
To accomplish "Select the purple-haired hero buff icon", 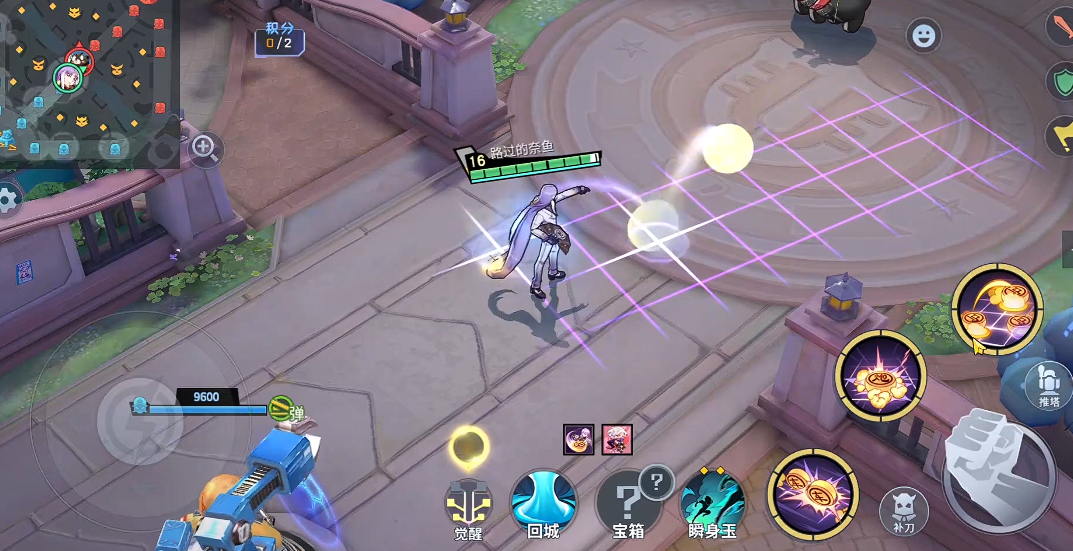I will 579,438.
